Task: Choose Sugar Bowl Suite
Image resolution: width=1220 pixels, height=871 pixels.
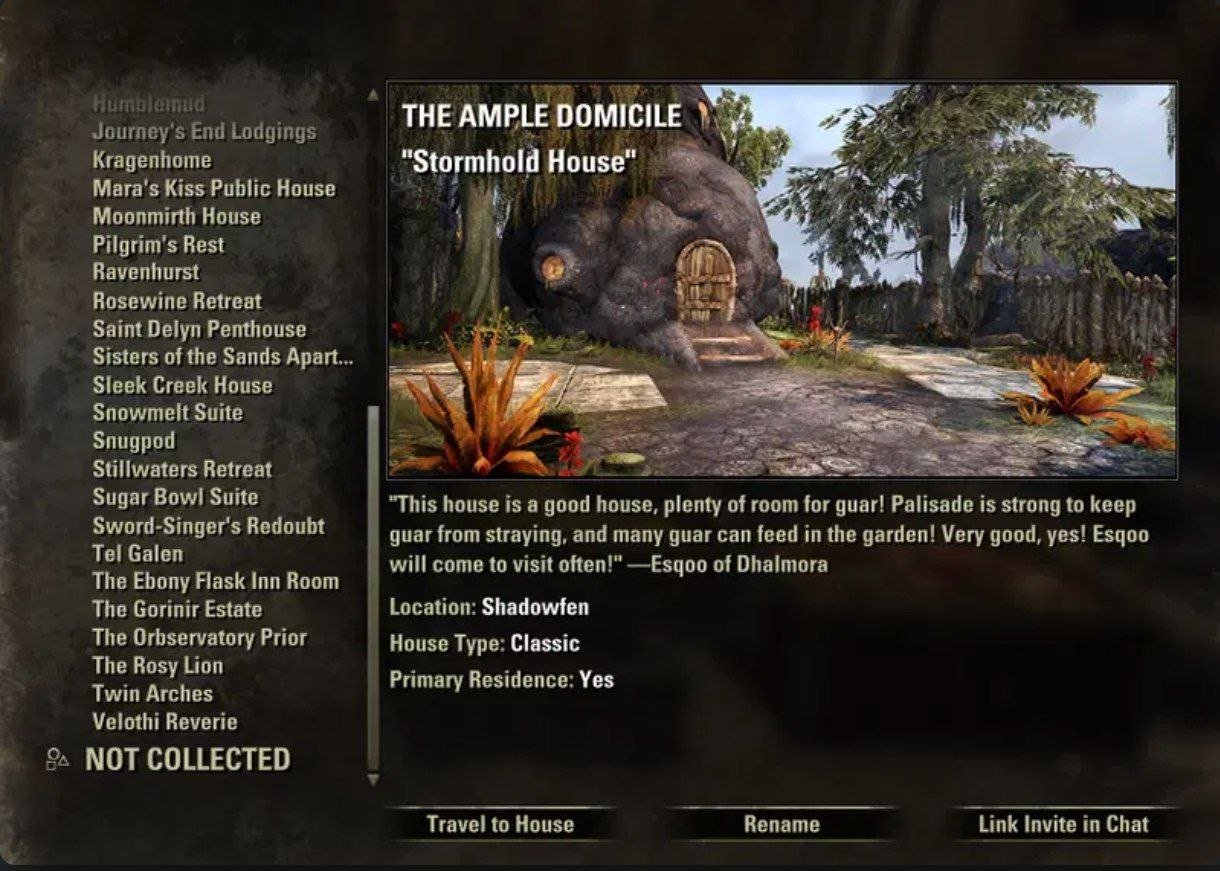Action: pos(175,497)
